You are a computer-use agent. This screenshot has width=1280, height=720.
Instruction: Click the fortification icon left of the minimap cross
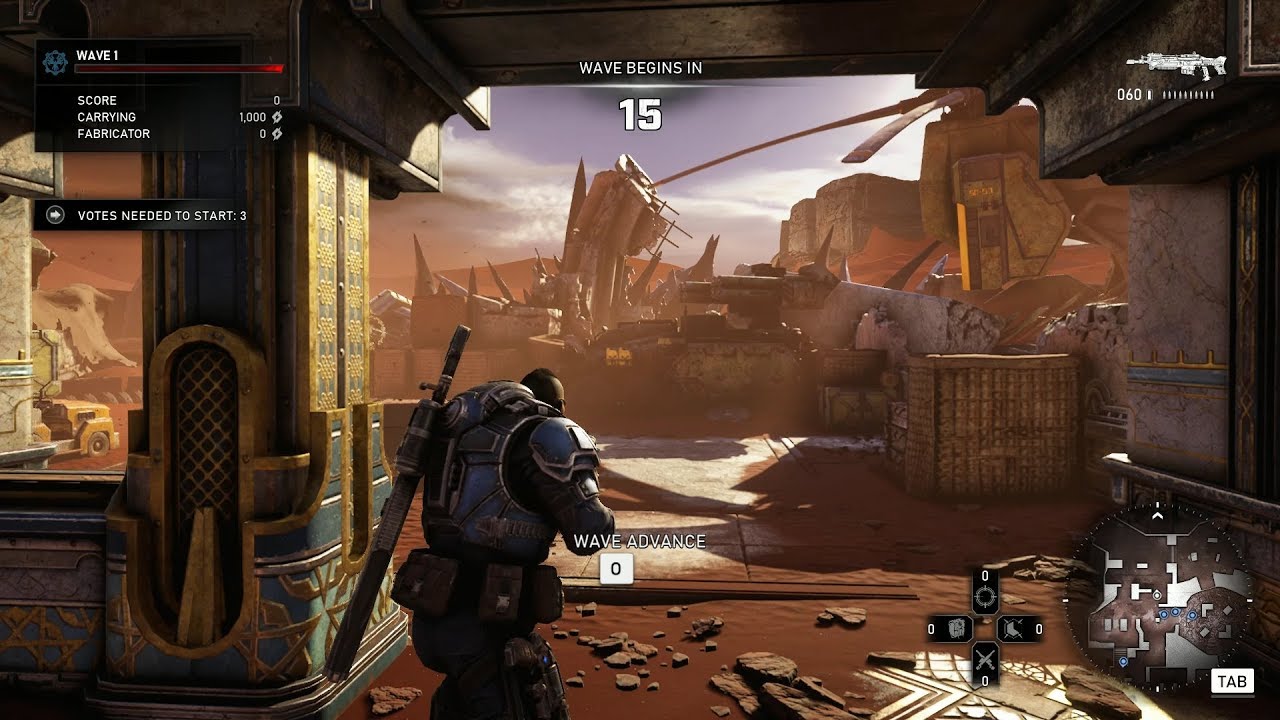[x=957, y=628]
